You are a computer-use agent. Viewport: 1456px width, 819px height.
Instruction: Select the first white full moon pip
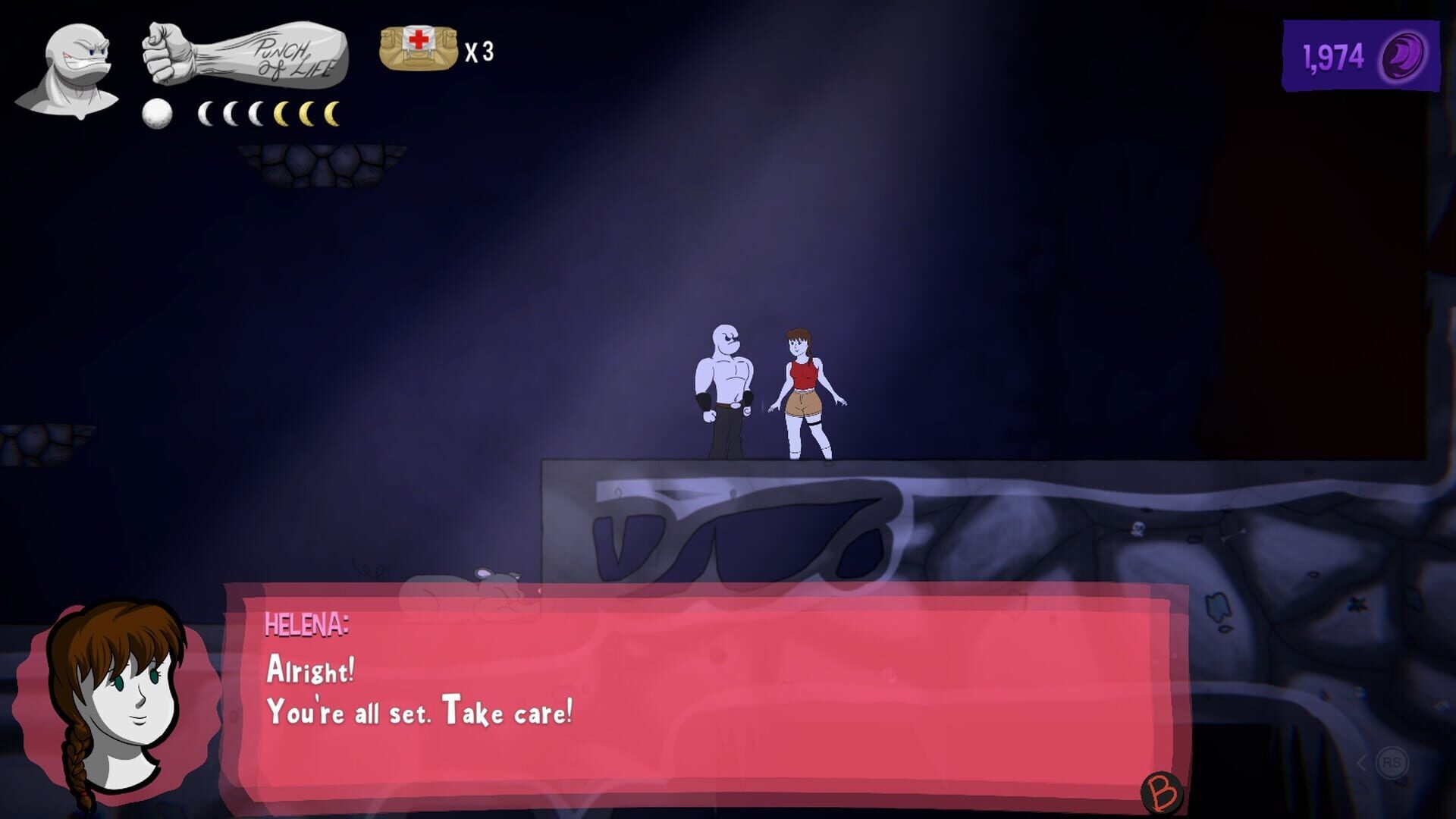[x=156, y=114]
